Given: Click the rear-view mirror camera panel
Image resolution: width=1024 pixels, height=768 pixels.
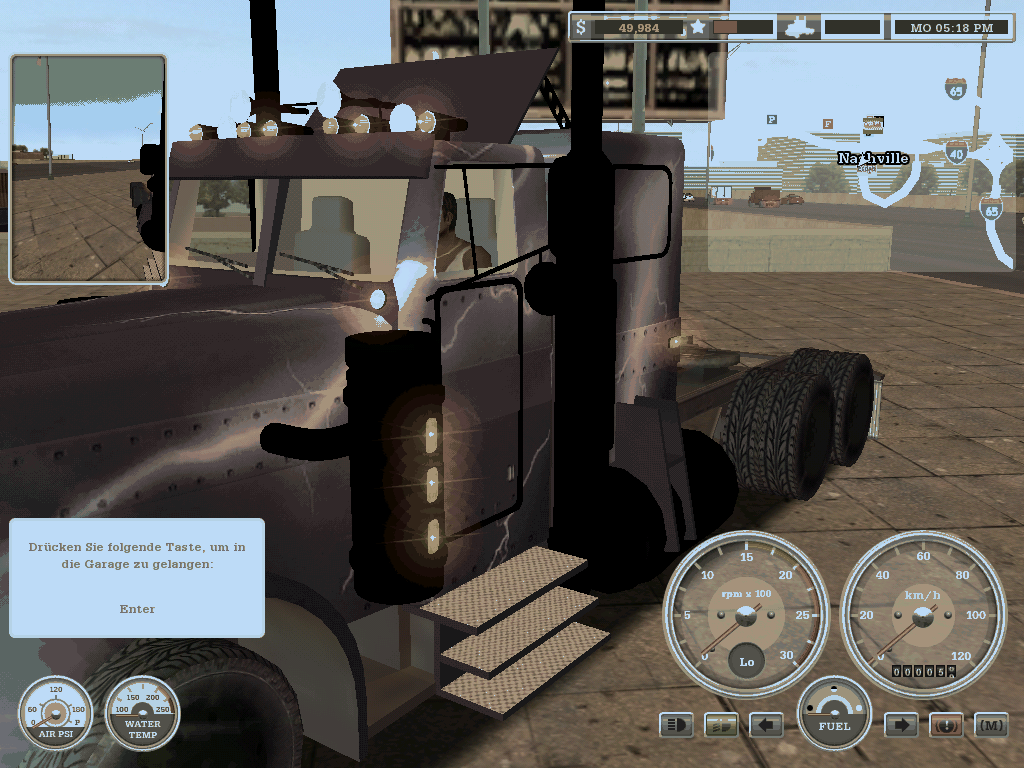Looking at the screenshot, I should (x=88, y=168).
